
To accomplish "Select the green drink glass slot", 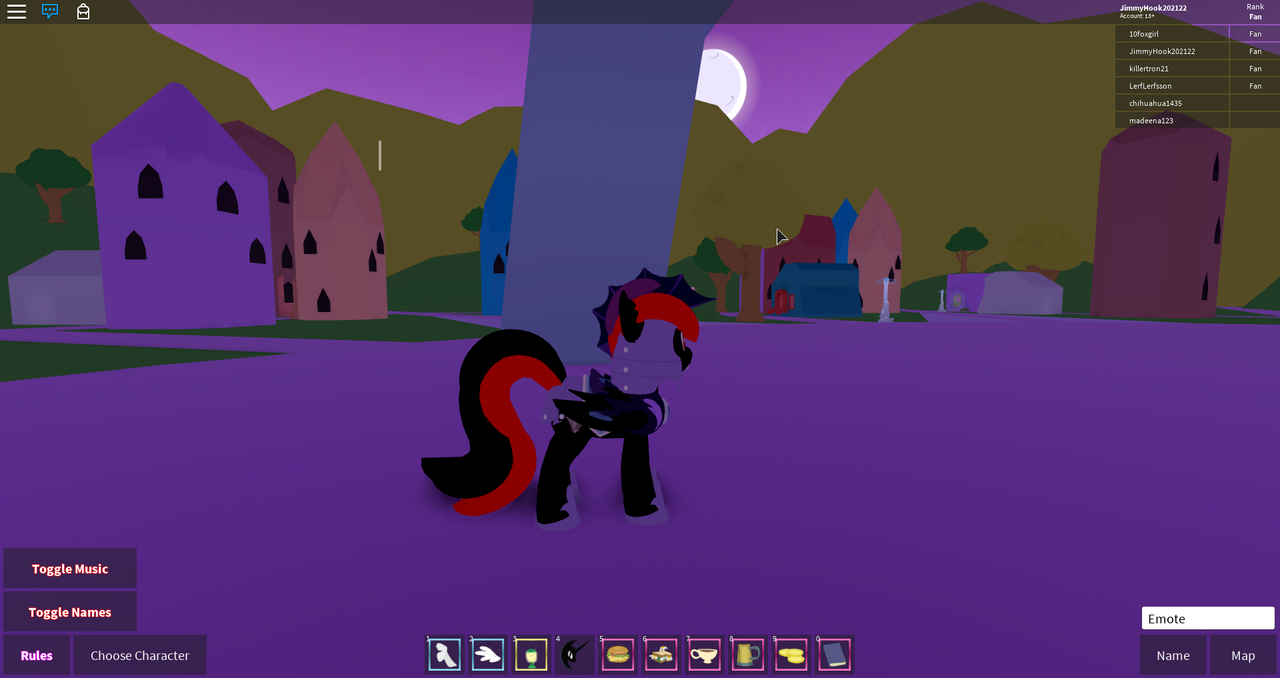I will tap(532, 655).
